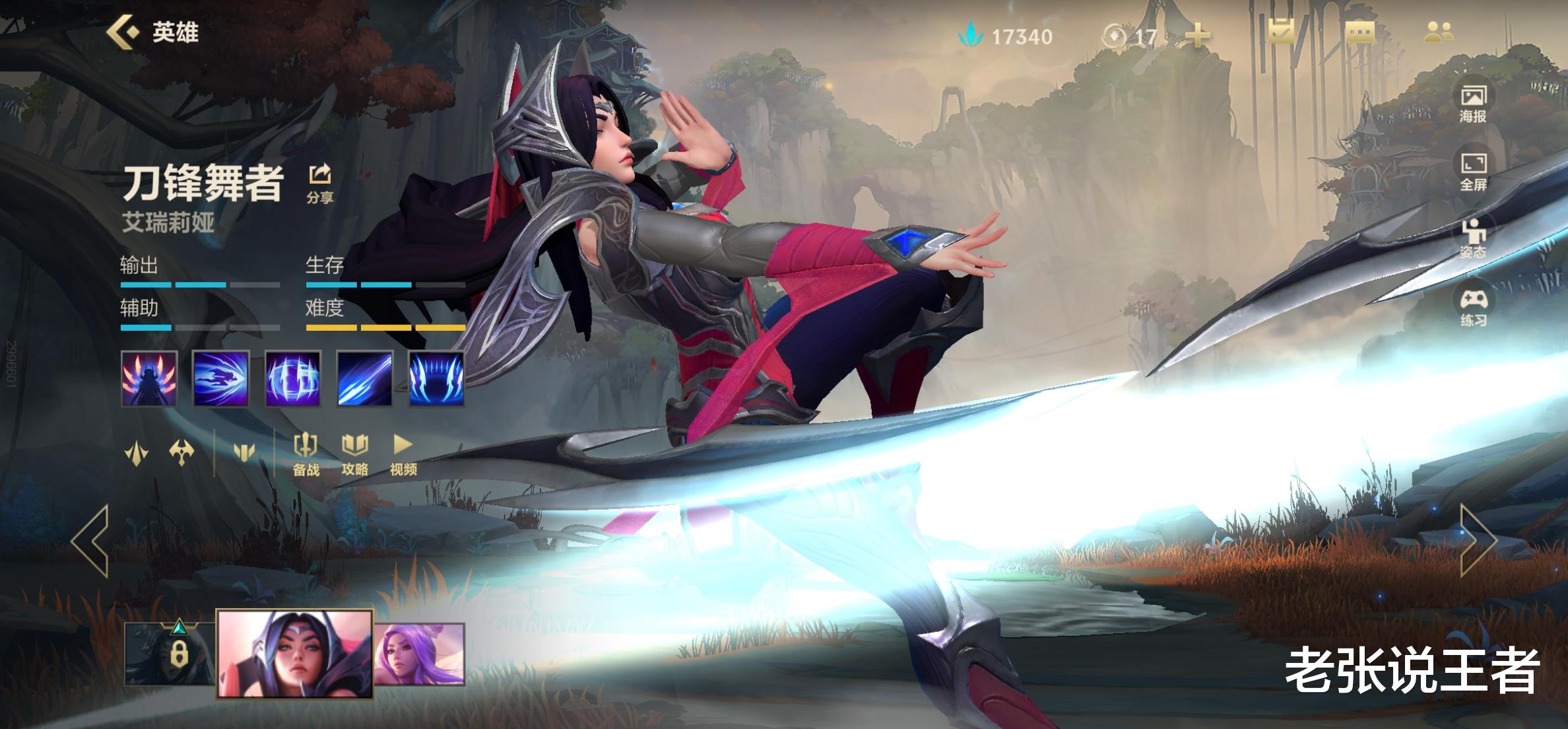Switch to 全屏 fullscreen view

(x=1472, y=171)
